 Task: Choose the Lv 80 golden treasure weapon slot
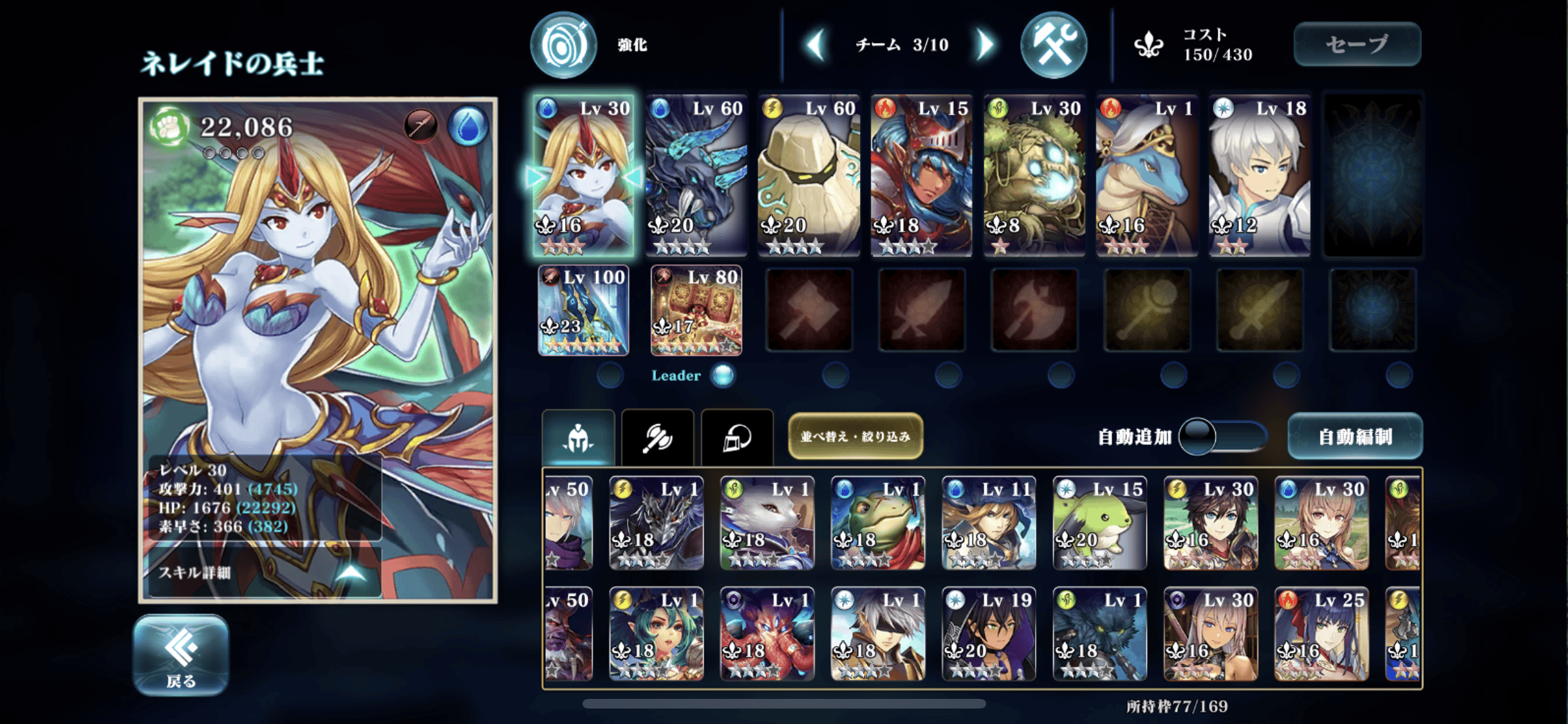coord(696,310)
